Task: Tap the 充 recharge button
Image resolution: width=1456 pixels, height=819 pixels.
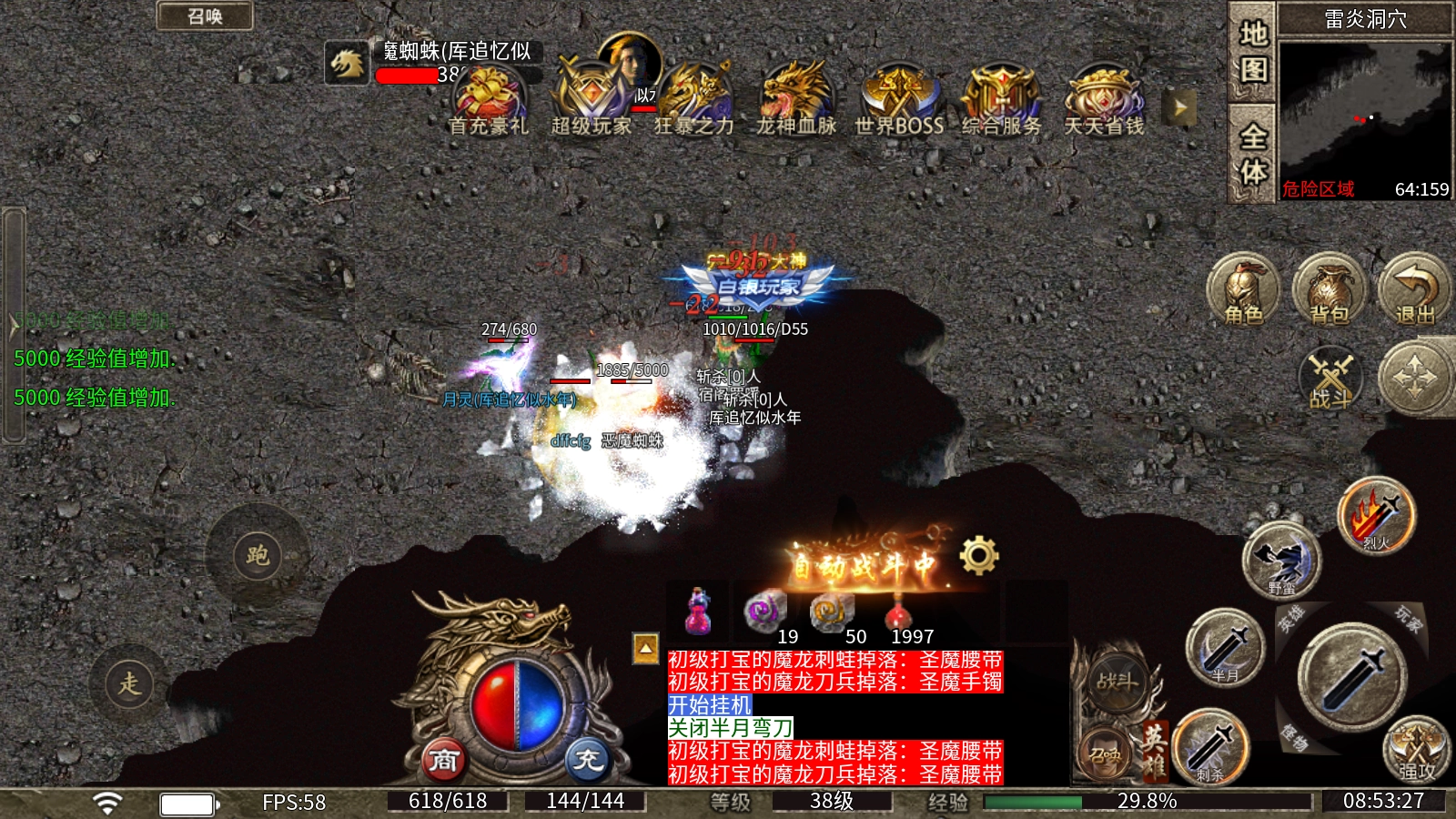Action: pos(588,759)
